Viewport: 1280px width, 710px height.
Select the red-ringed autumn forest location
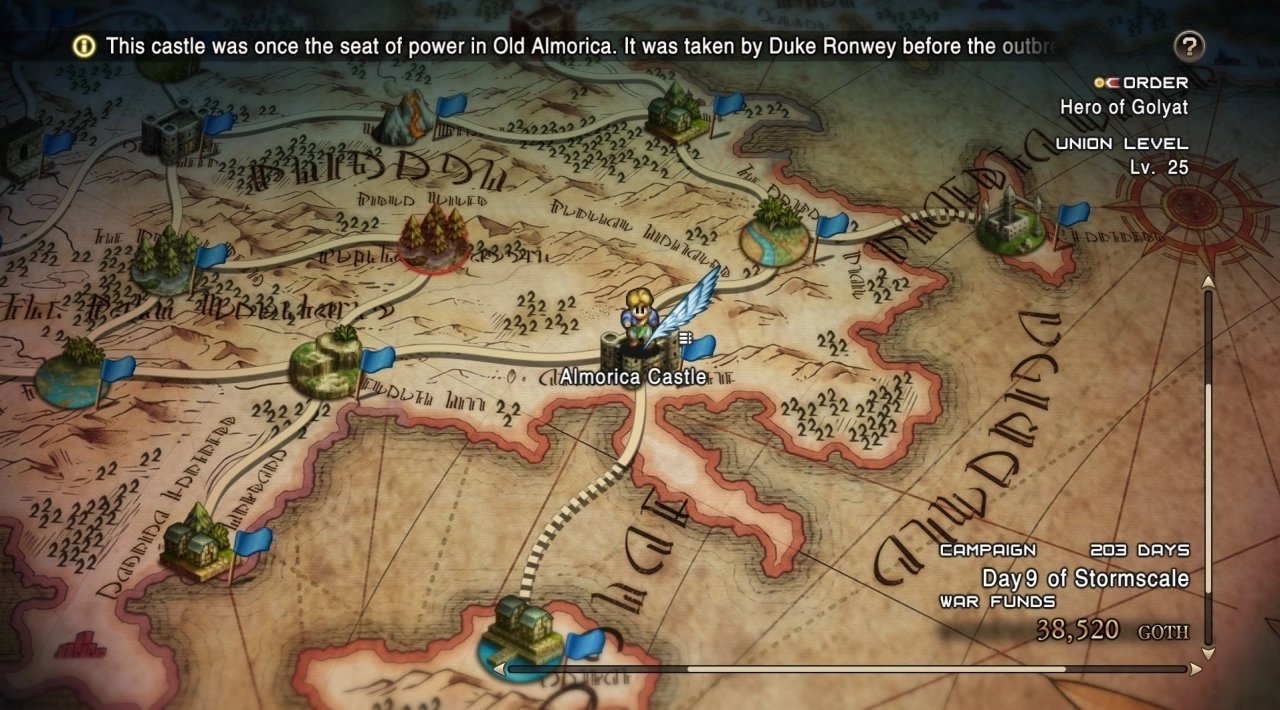pos(435,237)
